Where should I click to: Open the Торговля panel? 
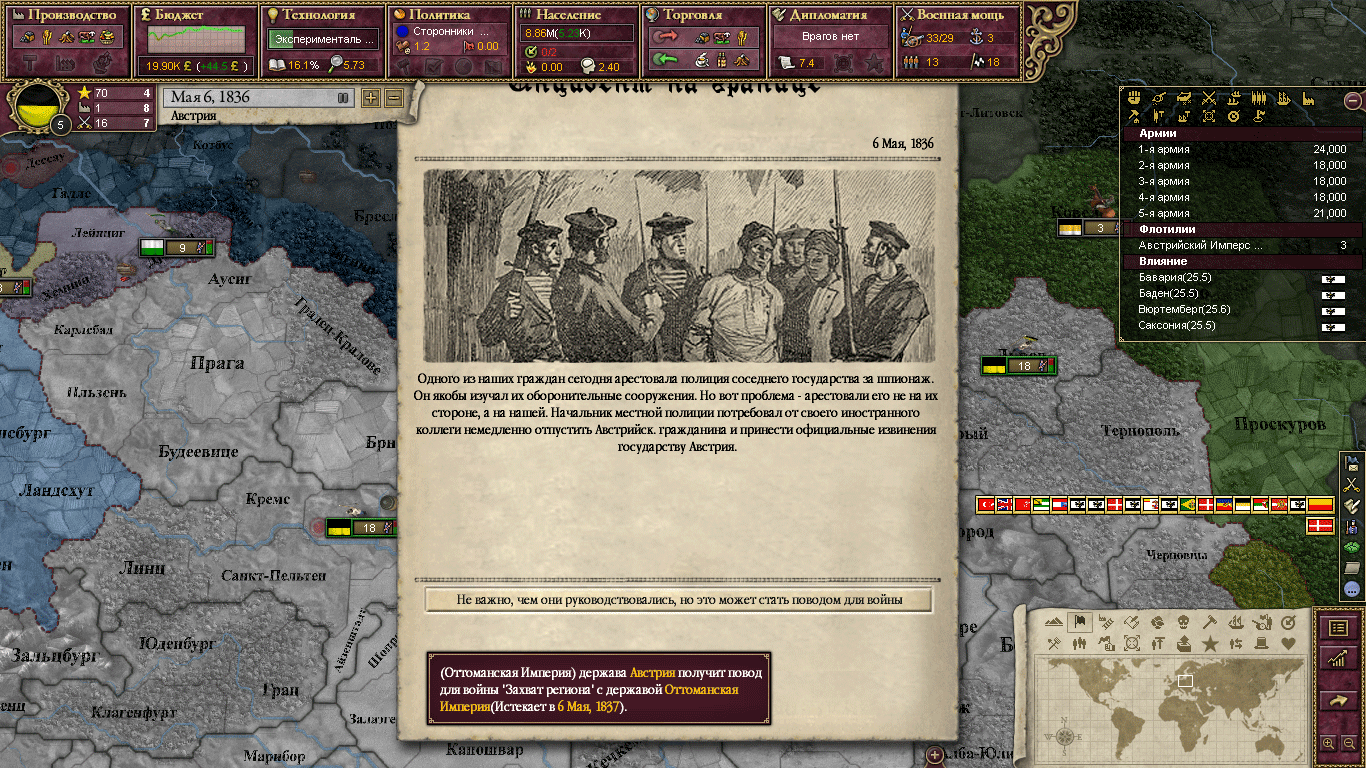click(x=704, y=16)
